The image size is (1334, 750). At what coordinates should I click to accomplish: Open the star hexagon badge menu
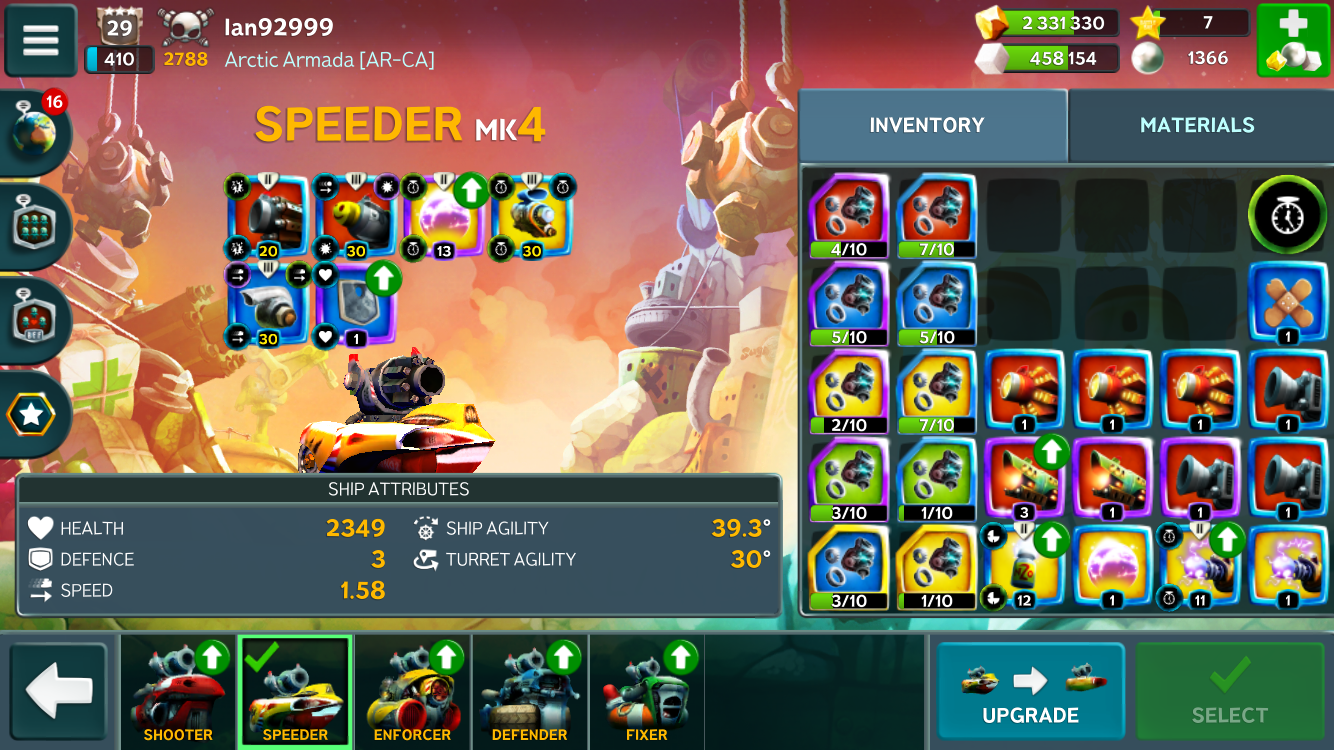point(32,414)
